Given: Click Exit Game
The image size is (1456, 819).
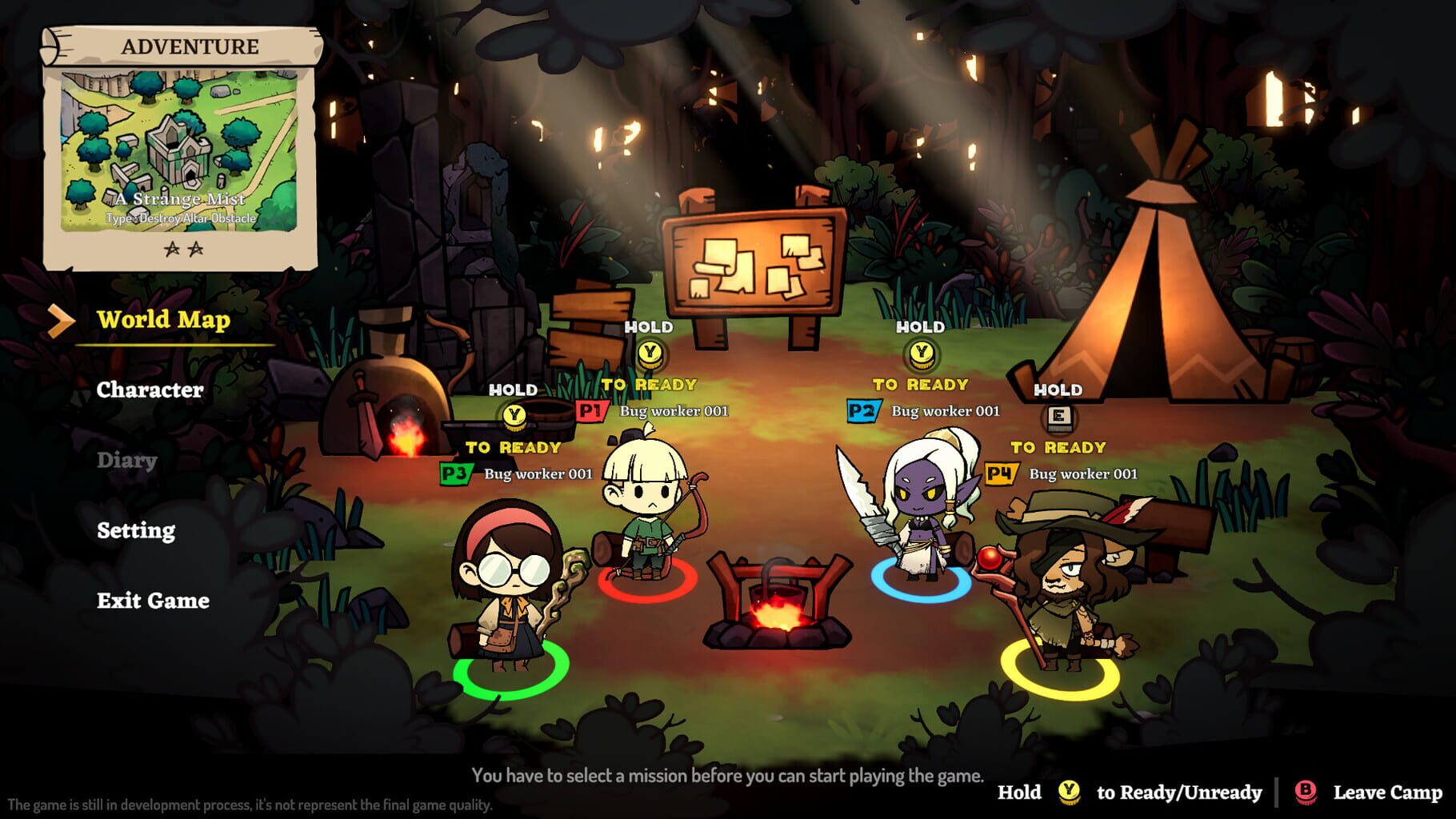Looking at the screenshot, I should 153,601.
